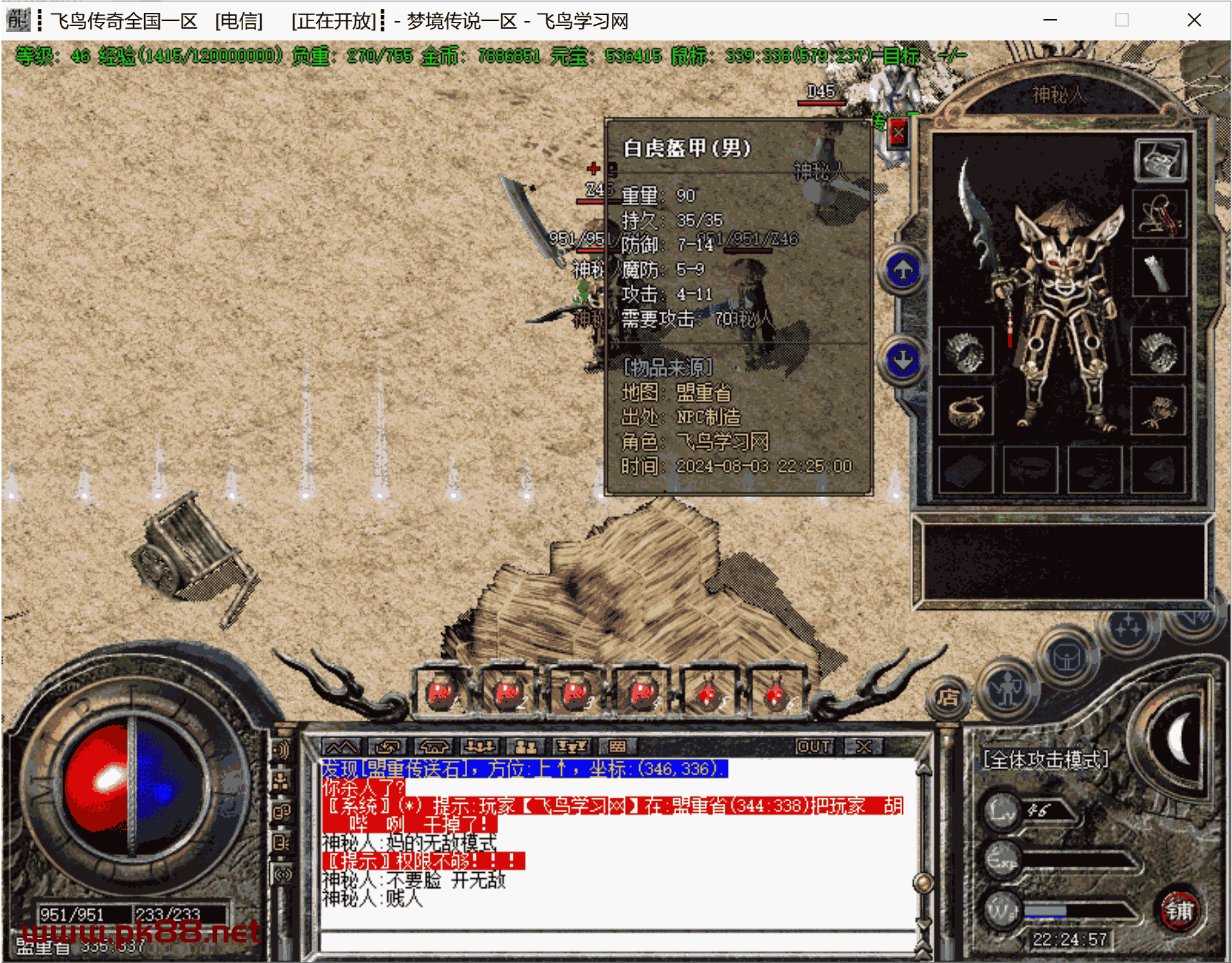
Task: Click the OUT button above the chat
Action: coord(815,746)
